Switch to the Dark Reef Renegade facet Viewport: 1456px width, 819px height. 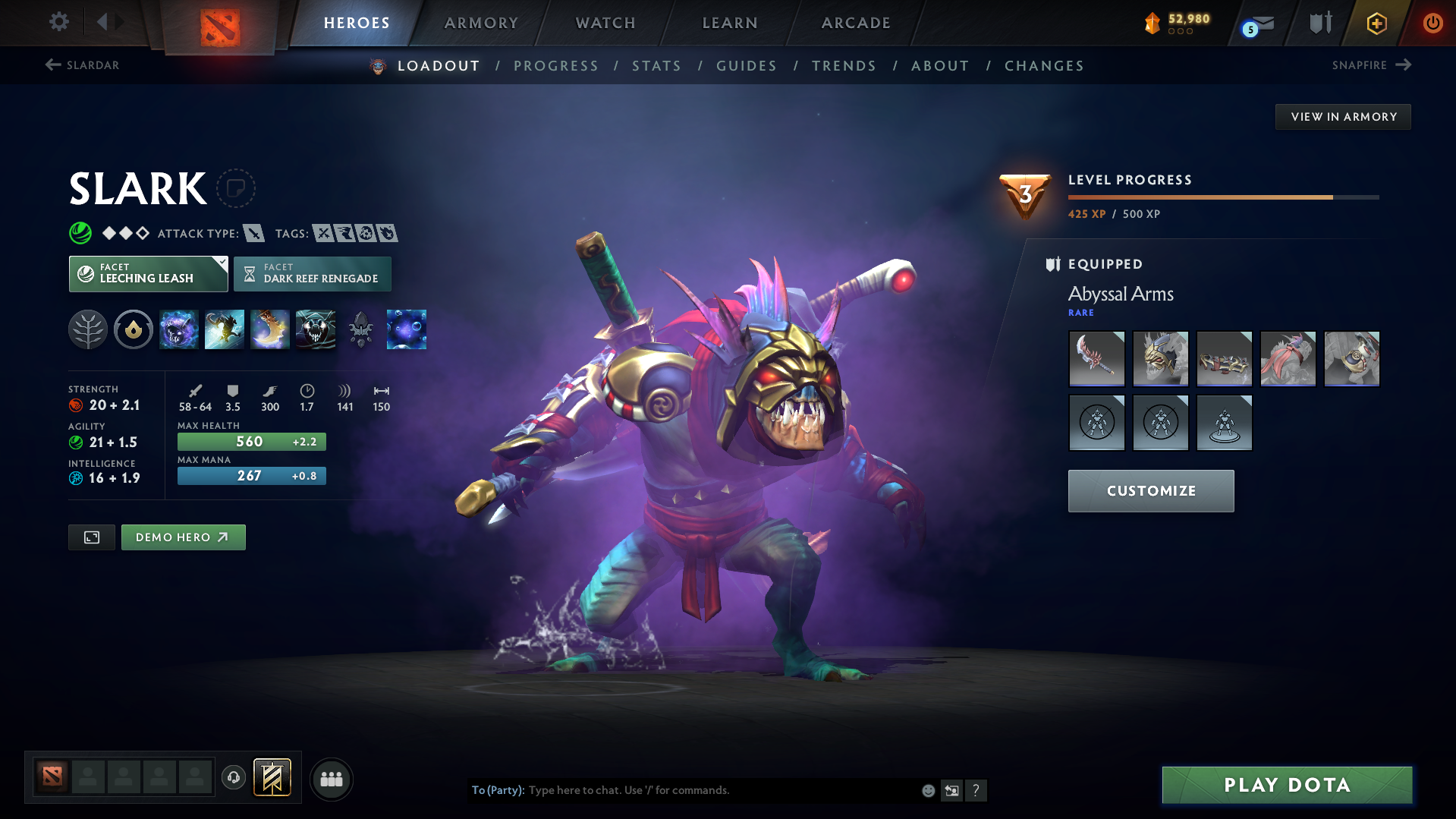[x=312, y=273]
